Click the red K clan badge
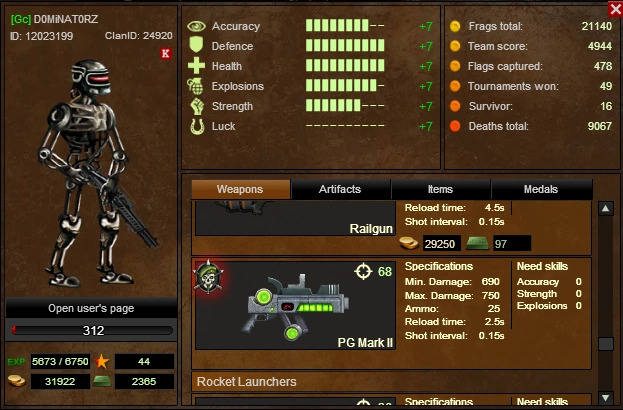Screen dimensions: 623x410 165,53
